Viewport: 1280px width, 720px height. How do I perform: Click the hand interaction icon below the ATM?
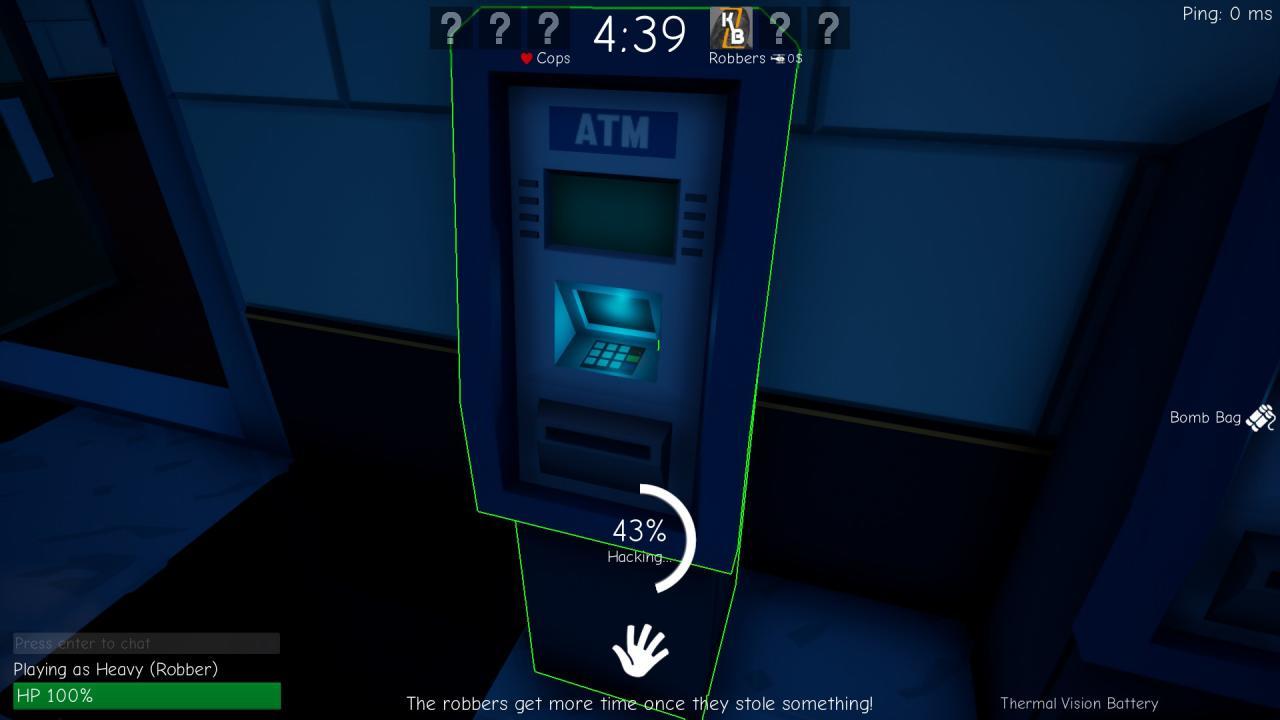[641, 650]
